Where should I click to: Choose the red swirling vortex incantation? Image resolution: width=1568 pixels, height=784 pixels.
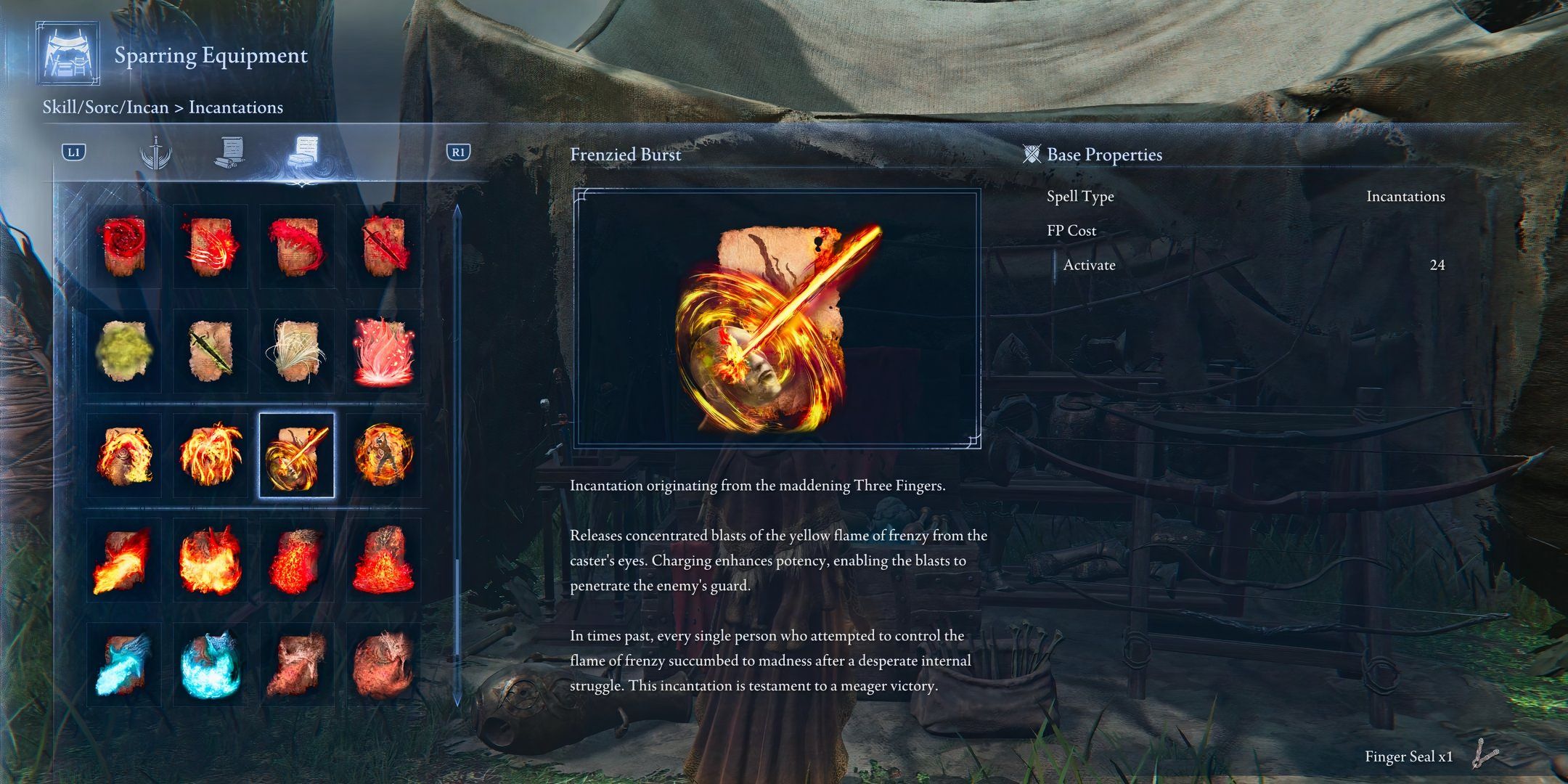tap(124, 247)
